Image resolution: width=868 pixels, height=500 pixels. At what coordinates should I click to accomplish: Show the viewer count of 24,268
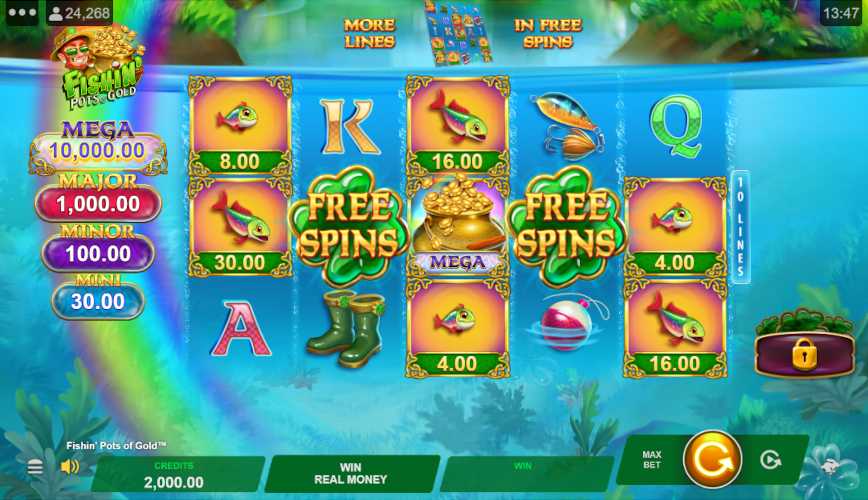tap(79, 13)
